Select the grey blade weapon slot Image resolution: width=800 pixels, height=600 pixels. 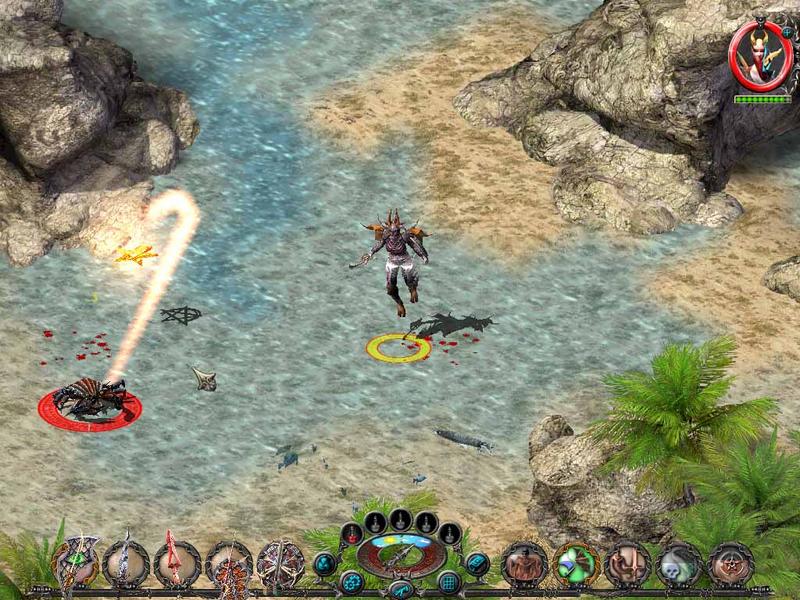click(126, 564)
